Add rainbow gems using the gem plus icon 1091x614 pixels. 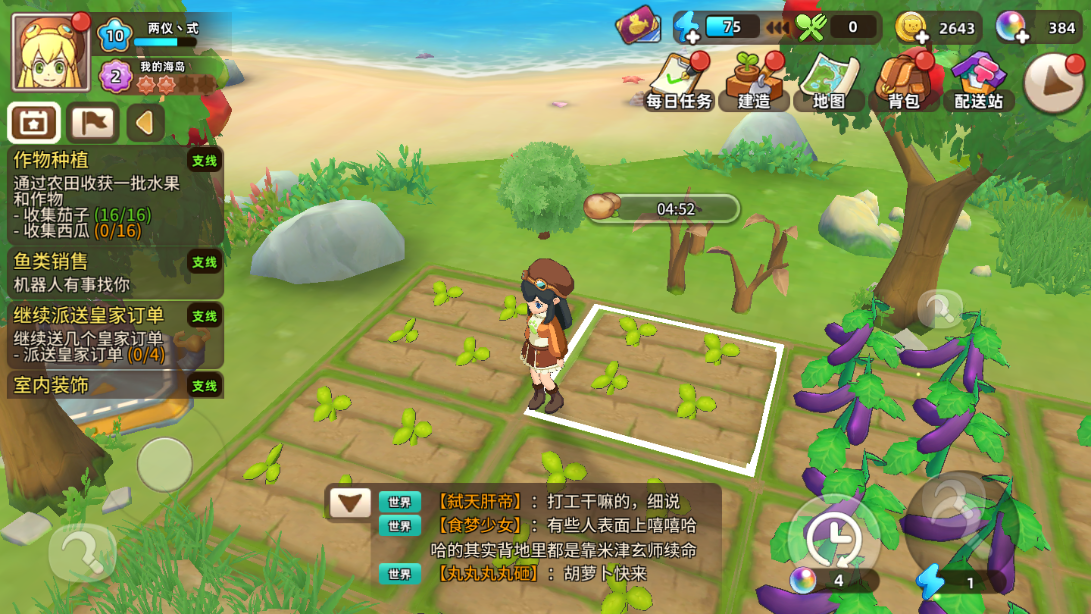pos(1011,28)
